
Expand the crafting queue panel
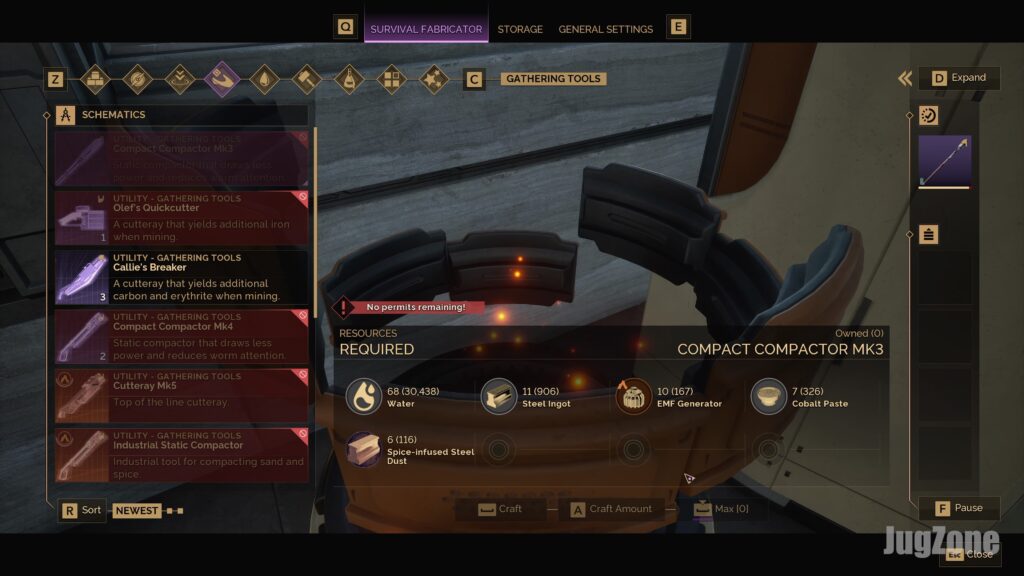[959, 78]
